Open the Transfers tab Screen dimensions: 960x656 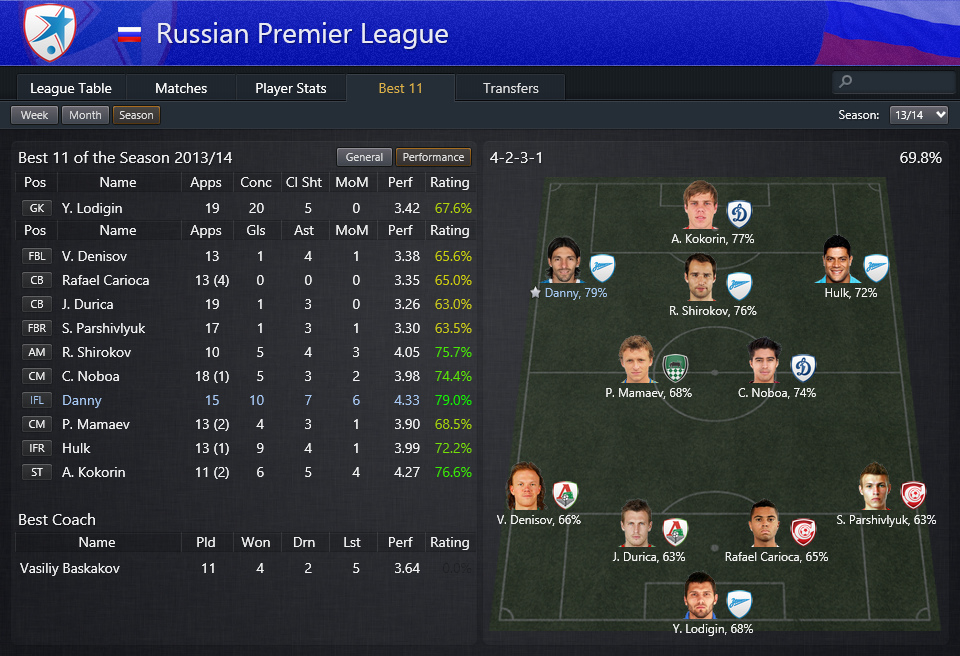[x=510, y=88]
